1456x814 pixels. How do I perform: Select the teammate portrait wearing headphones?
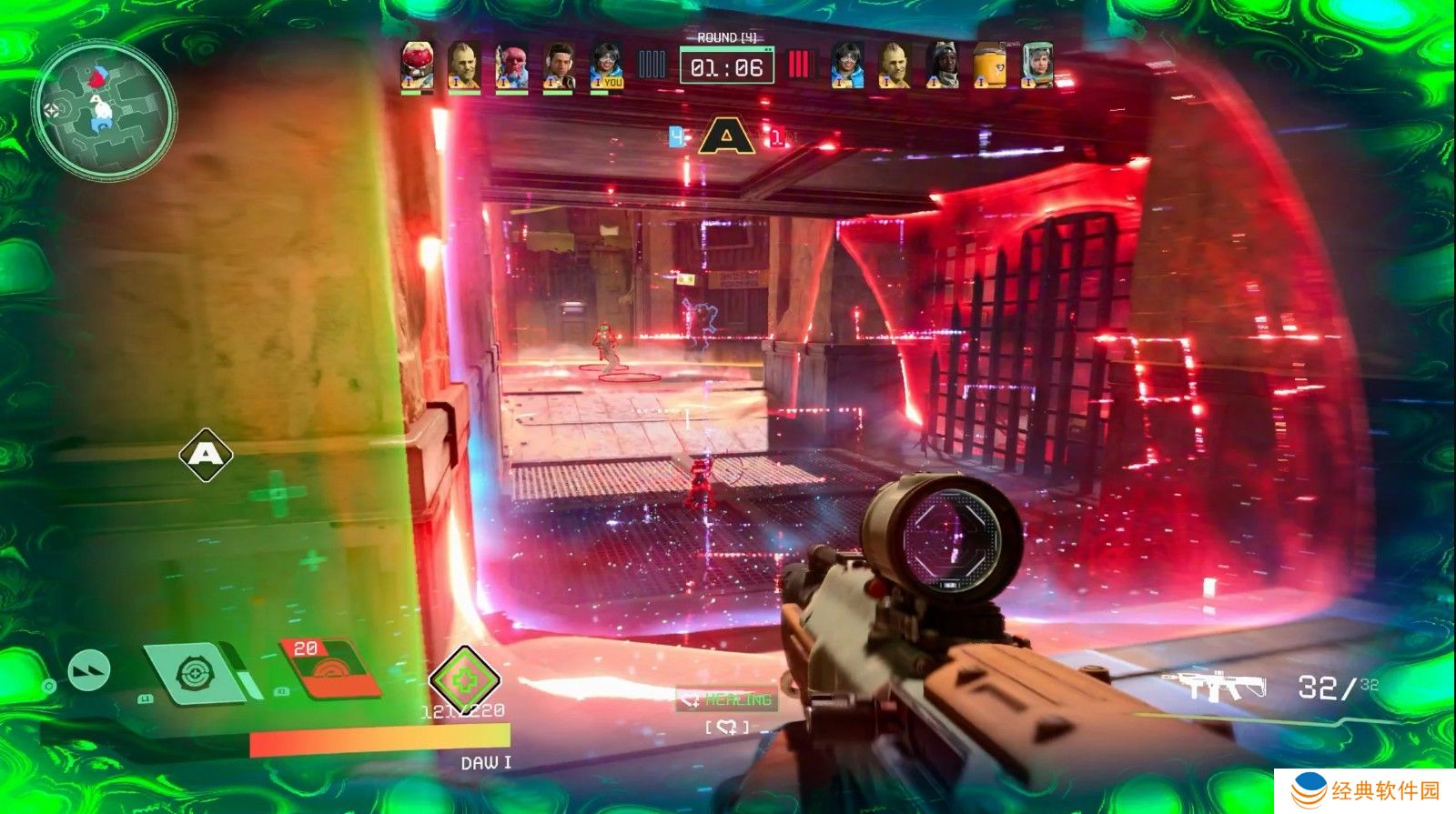click(559, 66)
